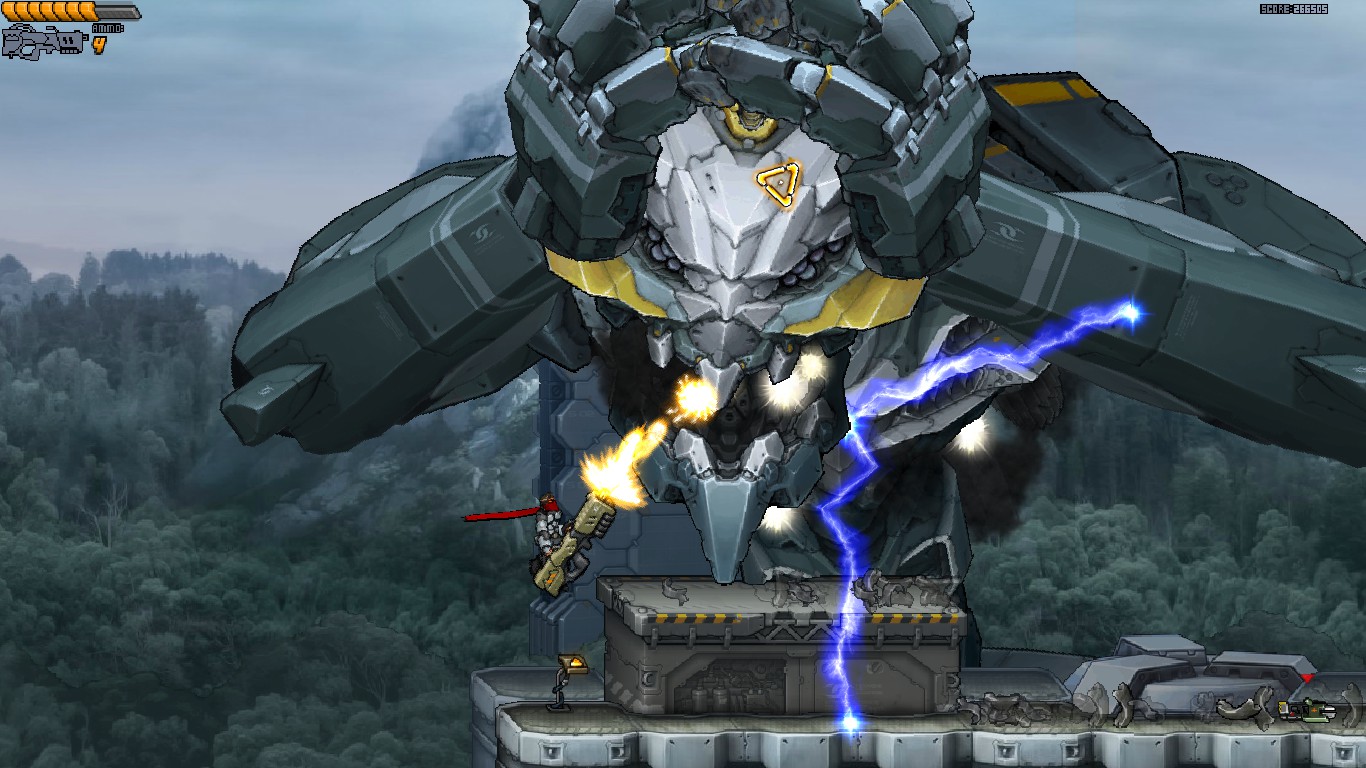Click the empty gray portion of health bar

click(x=118, y=9)
